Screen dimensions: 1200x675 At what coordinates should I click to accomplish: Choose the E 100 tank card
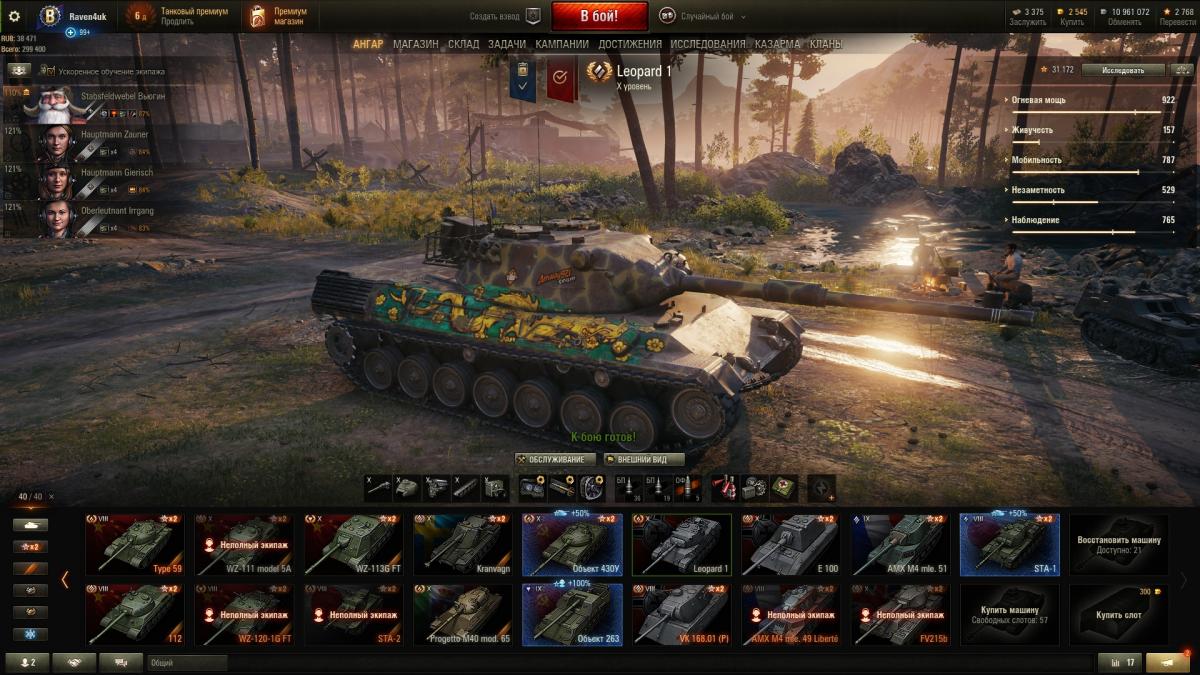pos(790,545)
